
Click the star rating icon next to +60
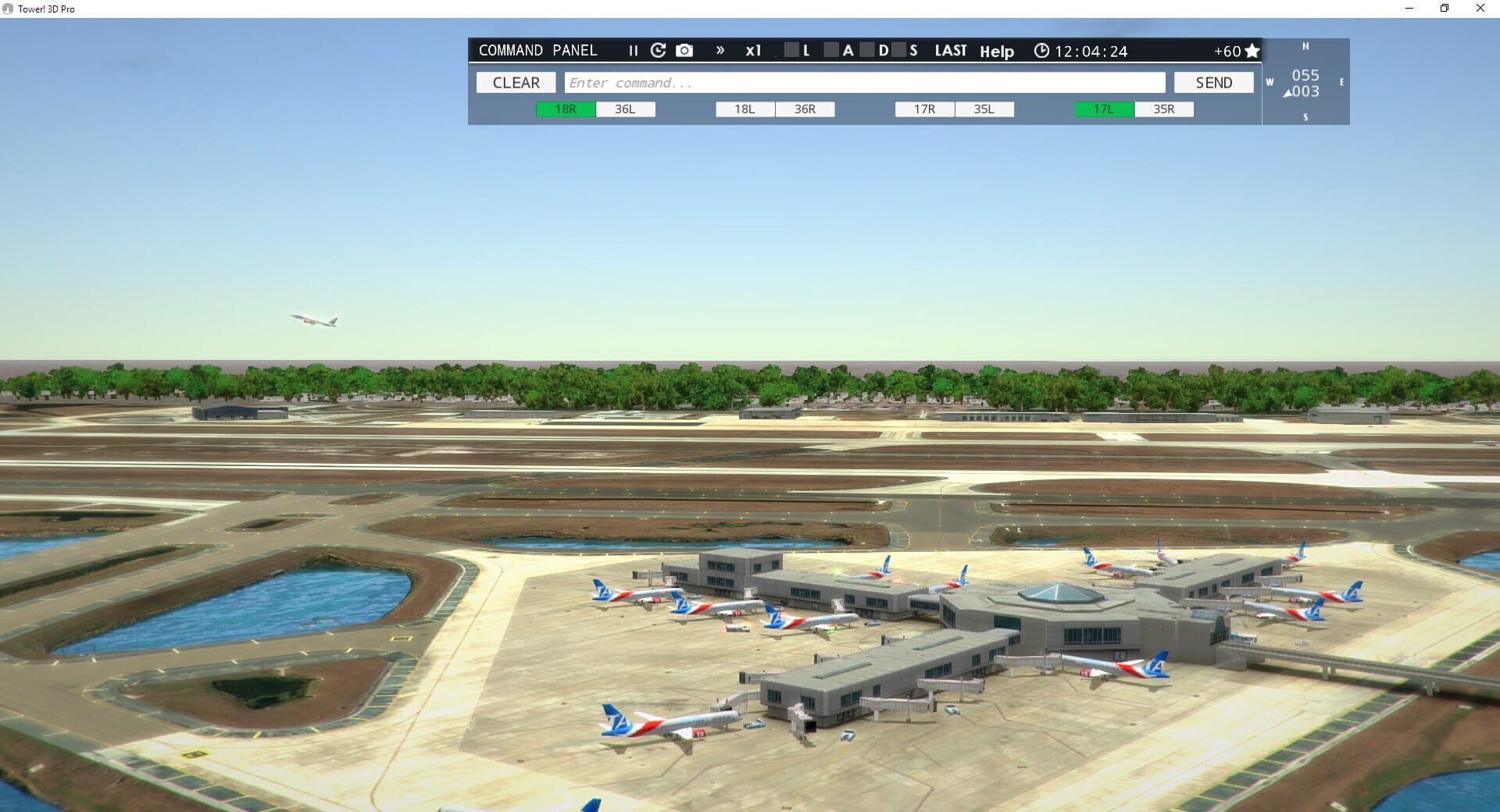pyautogui.click(x=1252, y=50)
